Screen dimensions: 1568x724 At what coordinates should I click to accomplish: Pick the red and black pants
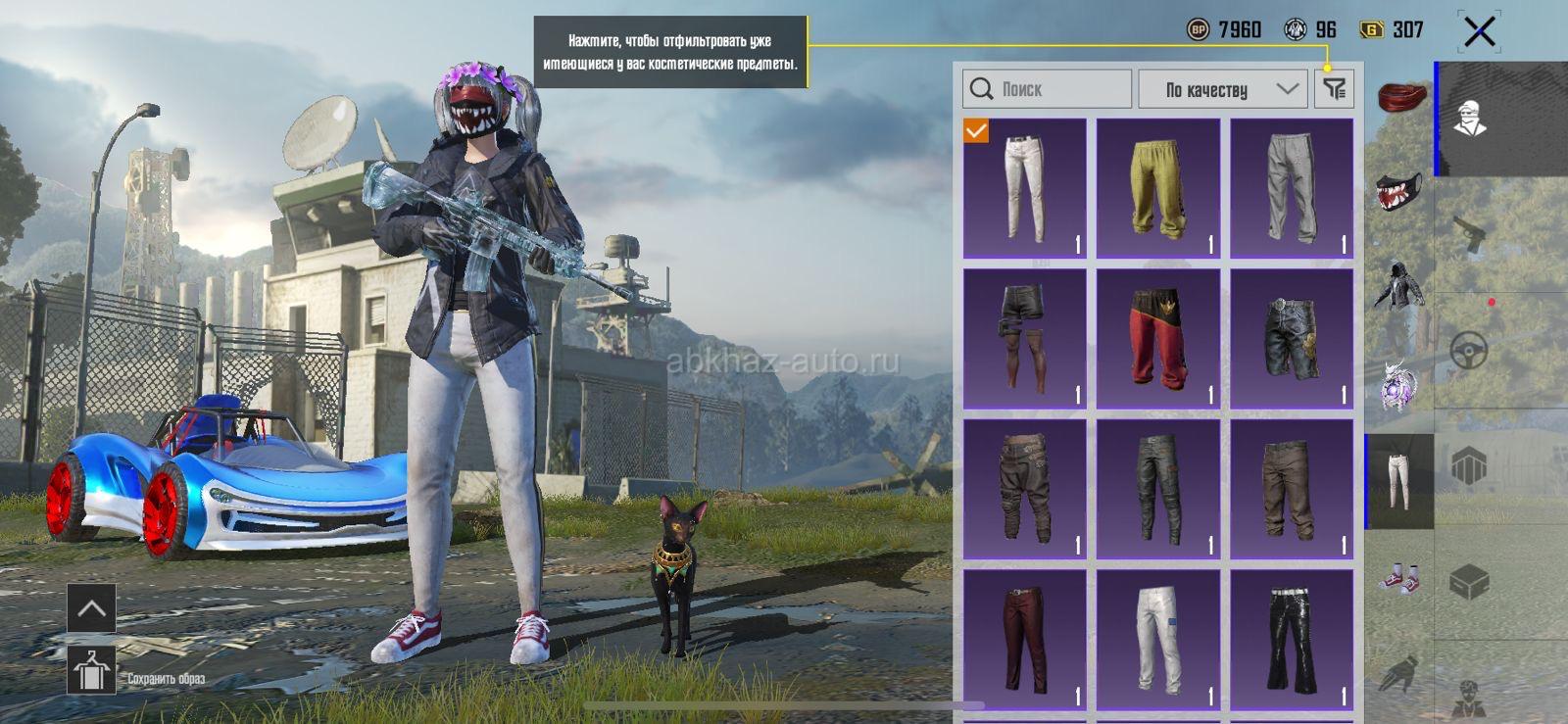[x=1157, y=339]
